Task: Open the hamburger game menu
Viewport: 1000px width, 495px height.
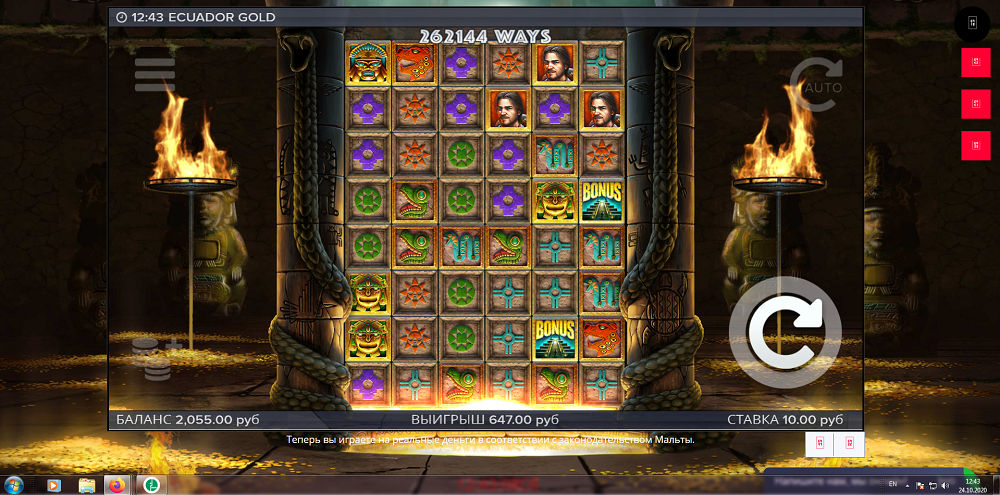Action: [154, 73]
